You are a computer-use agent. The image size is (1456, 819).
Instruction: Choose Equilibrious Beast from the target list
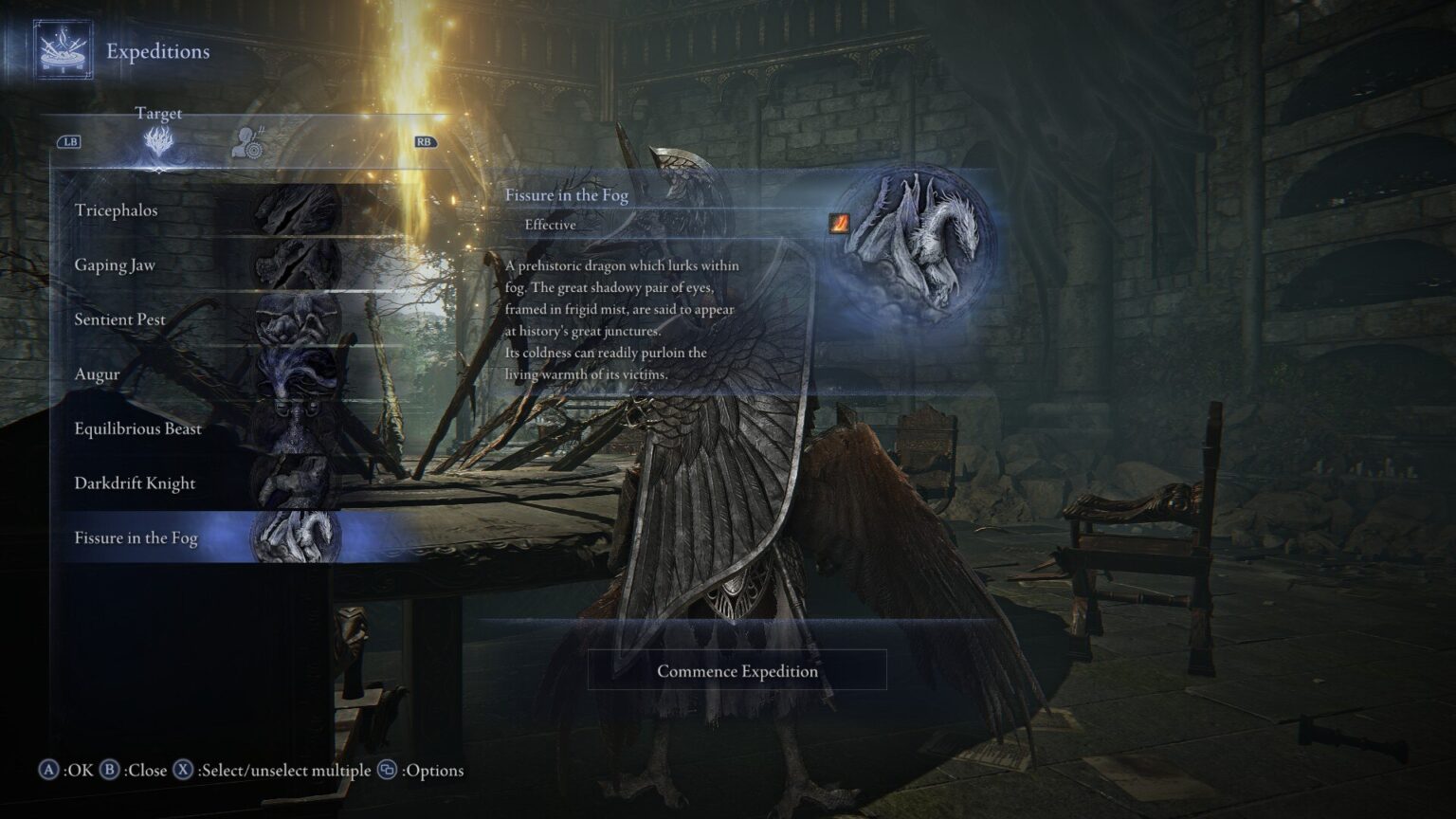(x=138, y=428)
